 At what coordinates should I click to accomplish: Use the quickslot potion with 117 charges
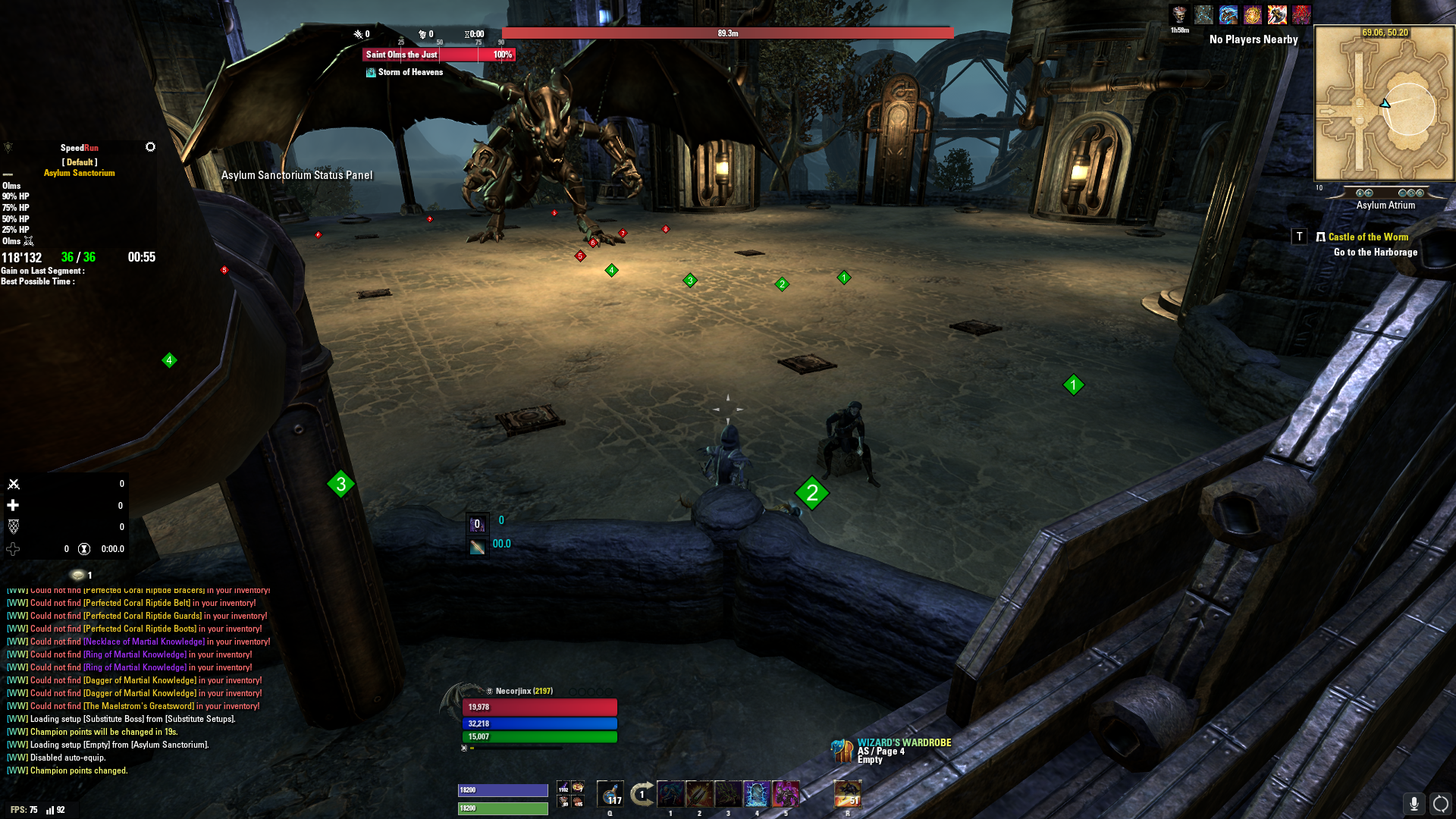click(610, 794)
